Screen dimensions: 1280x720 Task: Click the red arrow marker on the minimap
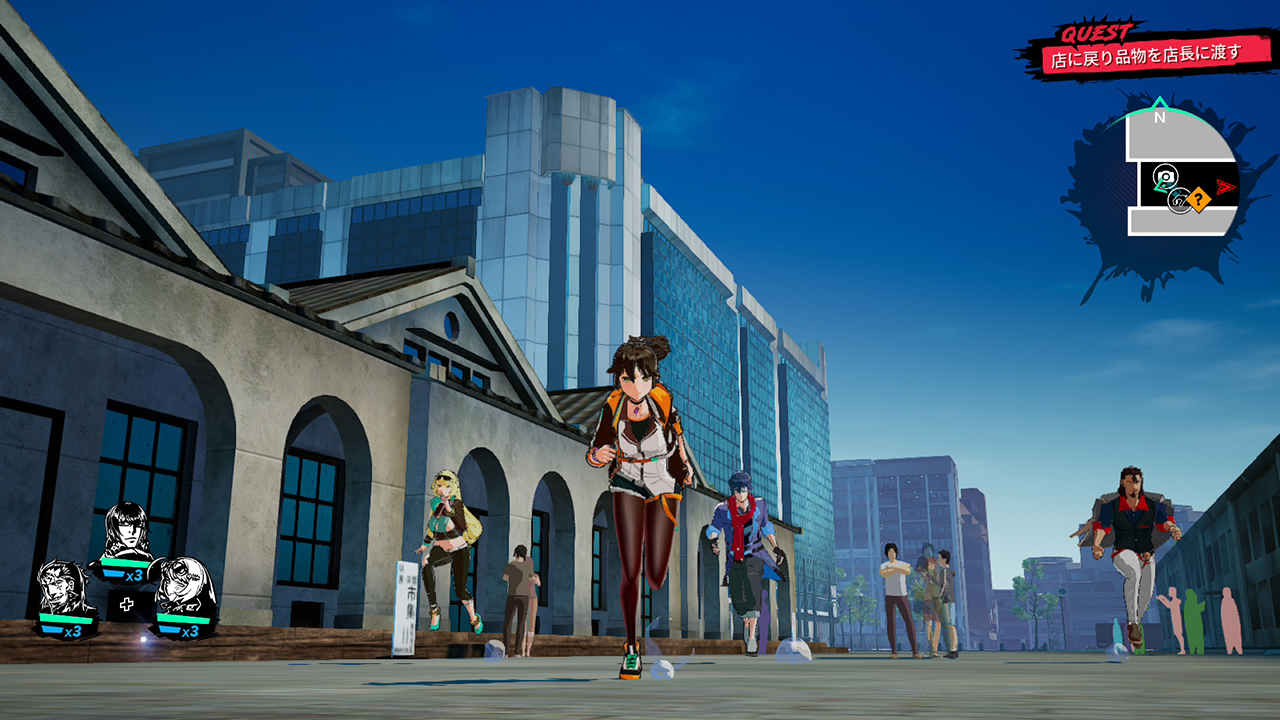[1227, 186]
